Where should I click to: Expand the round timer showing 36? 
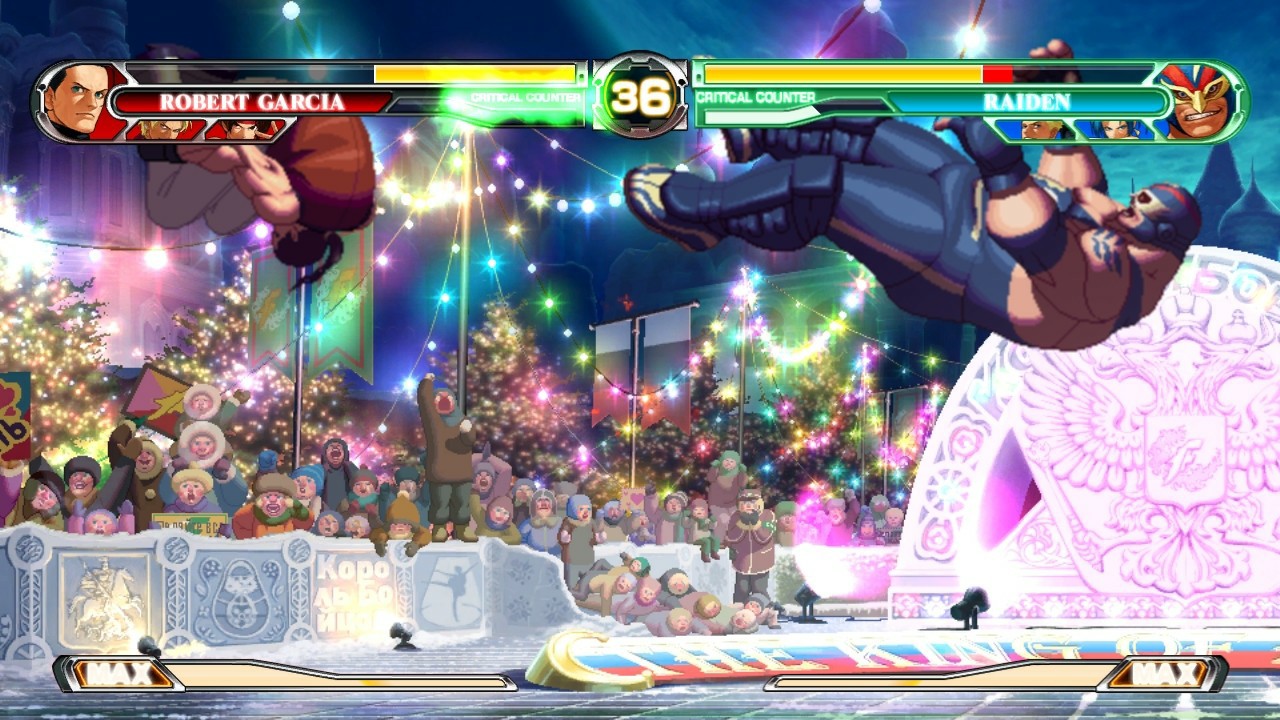tap(640, 98)
